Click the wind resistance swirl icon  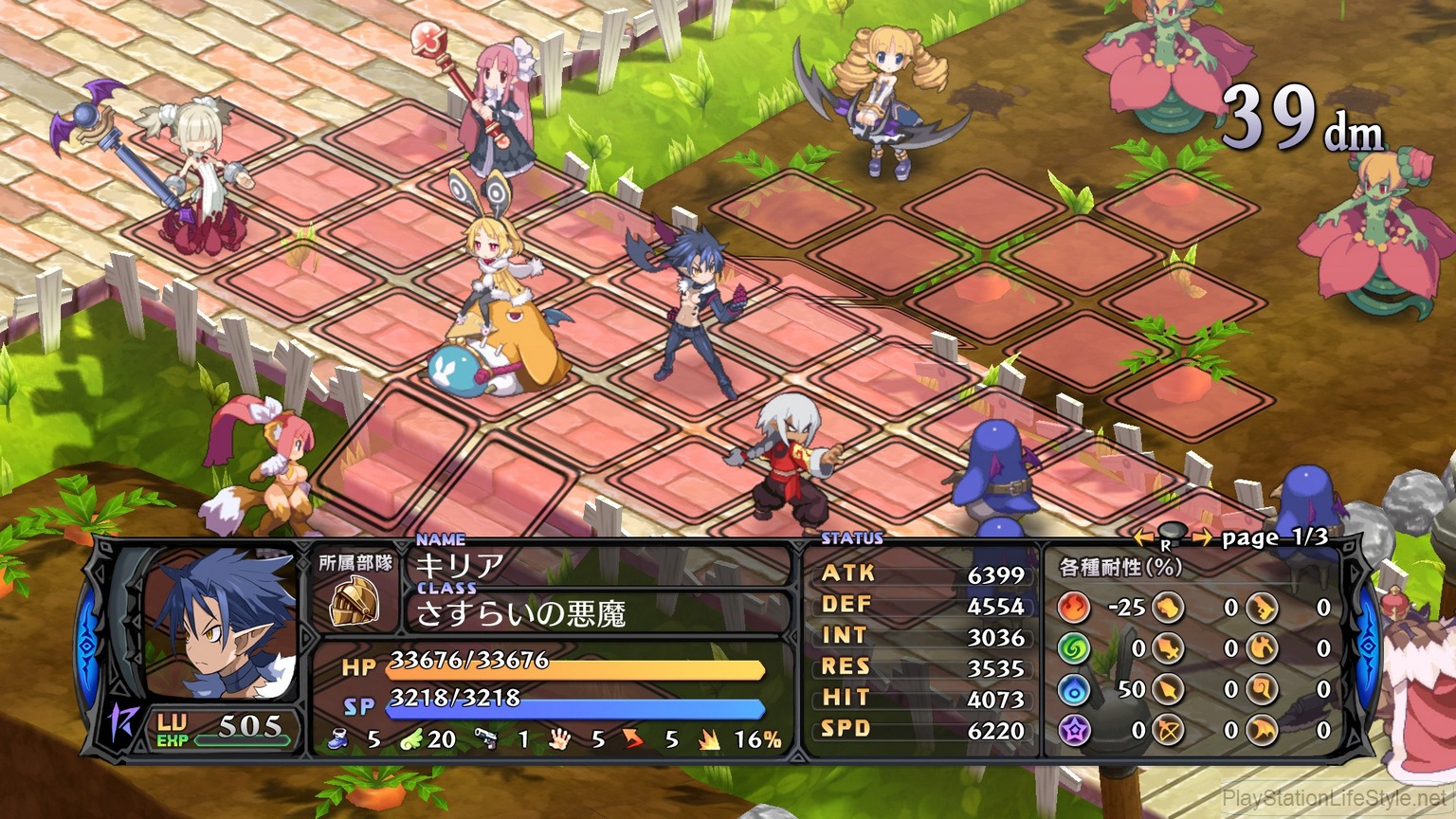click(1075, 648)
